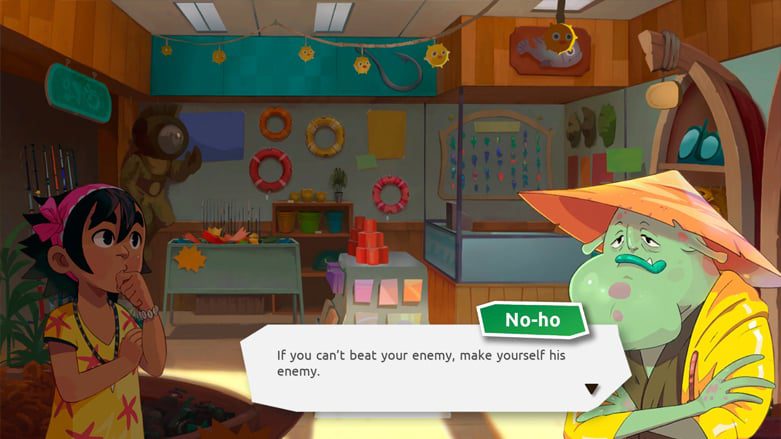Advance dialogue with the black arrow indicator
The width and height of the screenshot is (781, 439).
pos(591,389)
